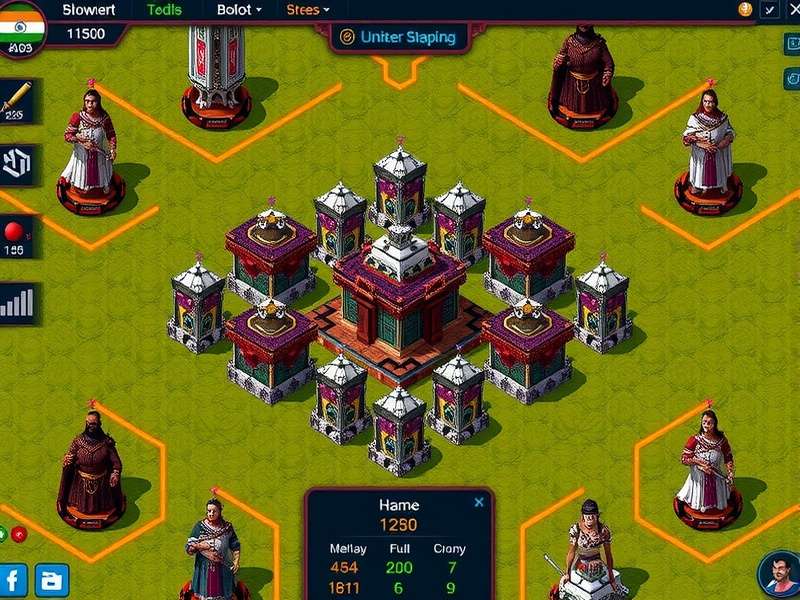The image size is (800, 600).
Task: Click the orange coin icon in top bar
Action: point(744,10)
